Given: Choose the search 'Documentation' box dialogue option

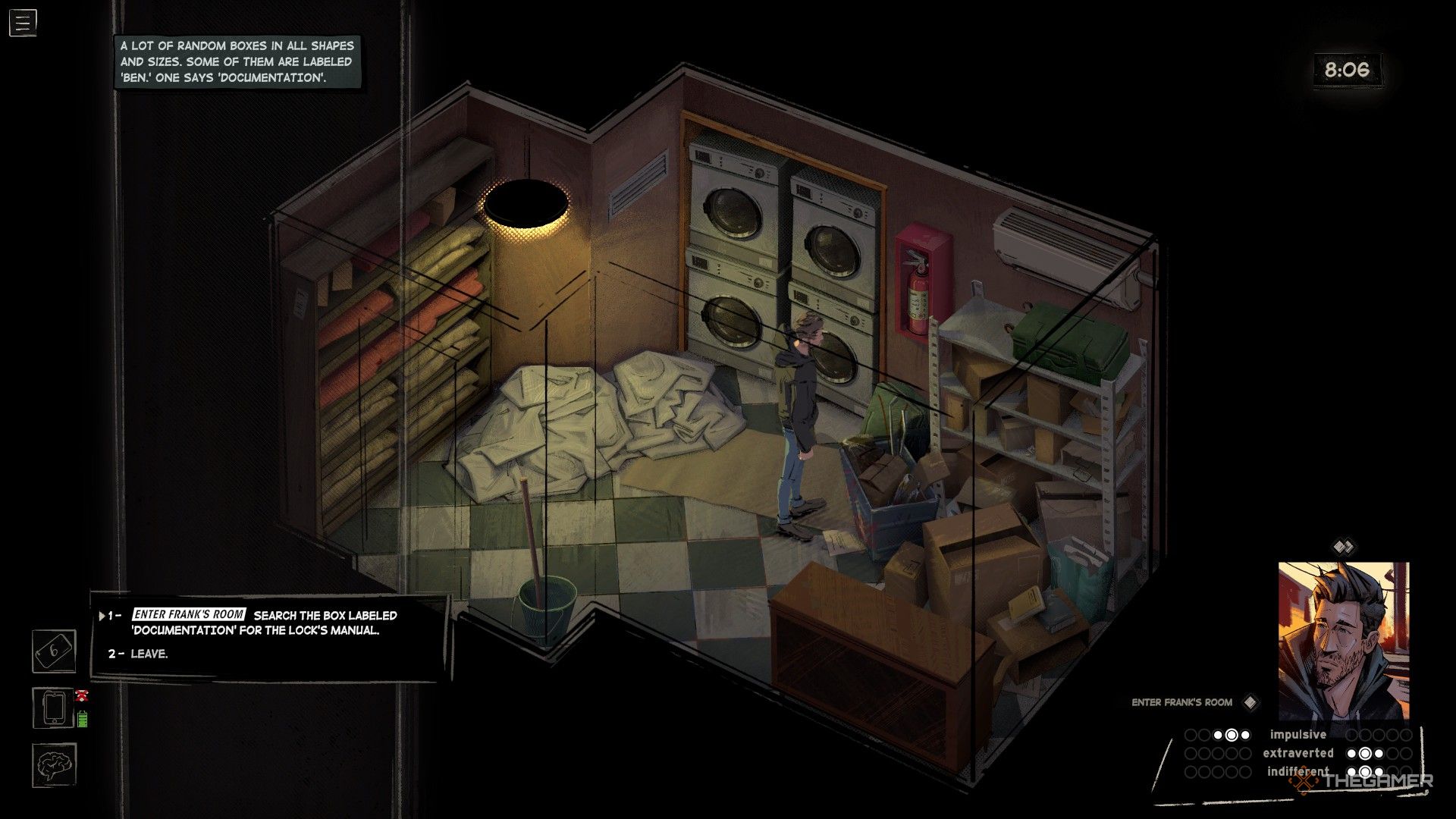Looking at the screenshot, I should click(x=265, y=622).
